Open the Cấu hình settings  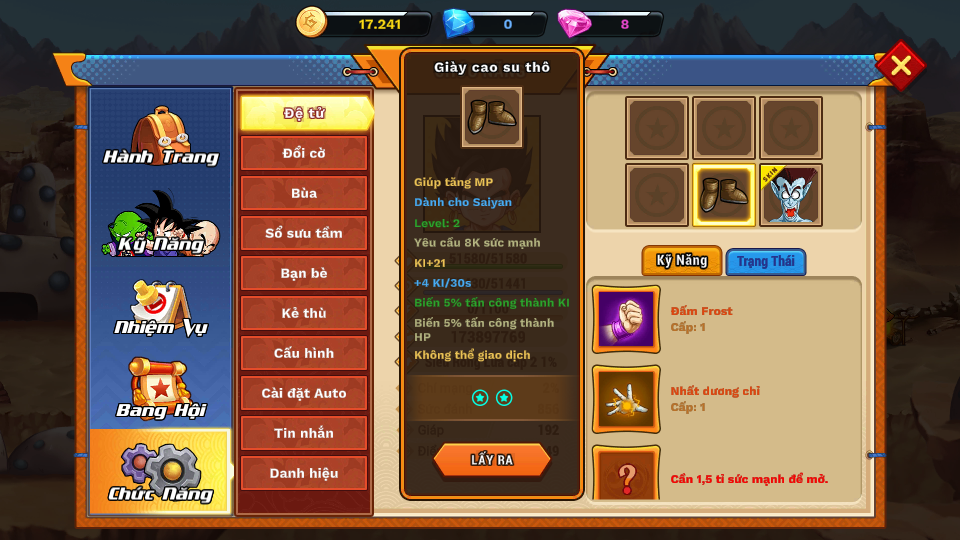[x=304, y=353]
